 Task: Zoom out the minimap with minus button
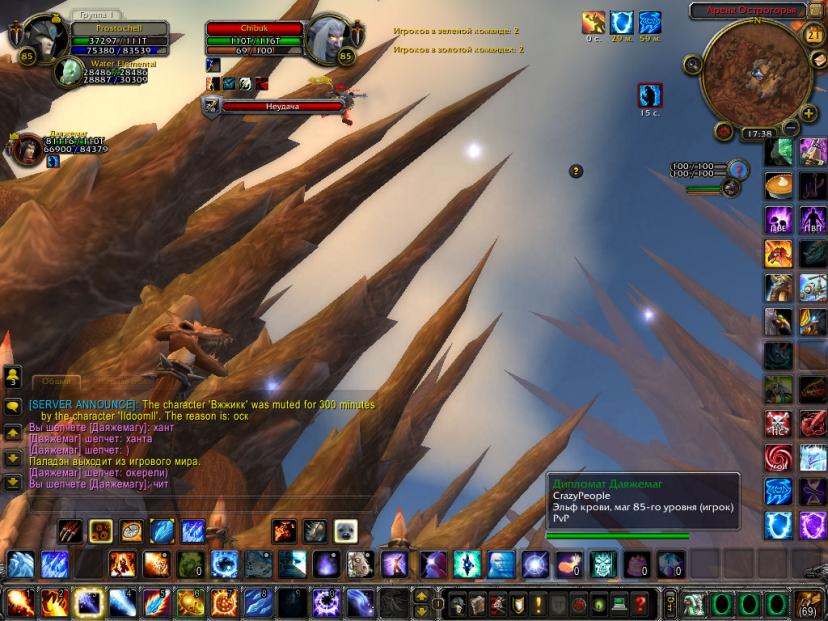(x=791, y=128)
